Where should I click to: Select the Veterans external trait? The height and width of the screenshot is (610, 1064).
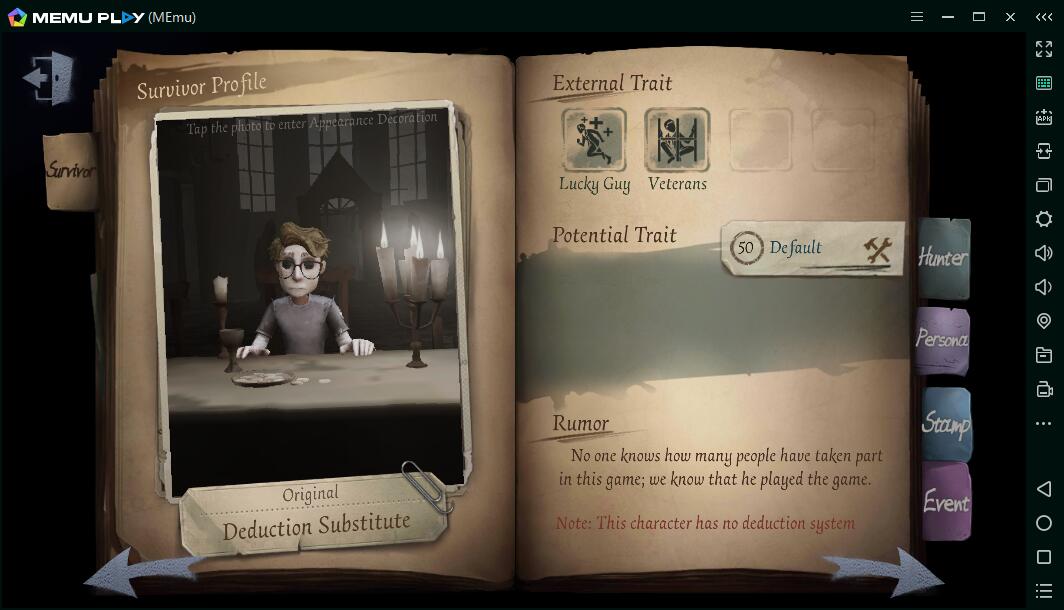coord(677,141)
